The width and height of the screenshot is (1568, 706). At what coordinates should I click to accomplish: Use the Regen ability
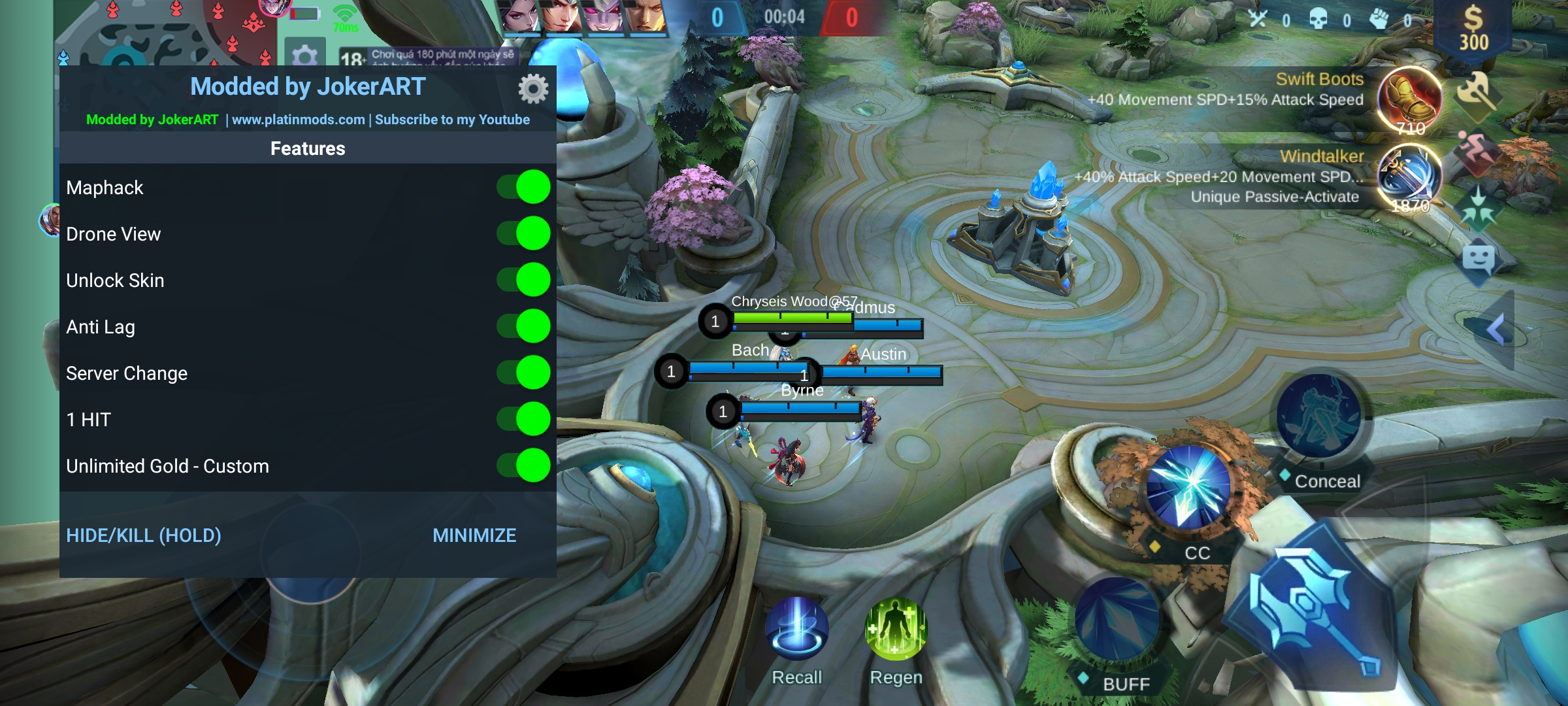896,629
